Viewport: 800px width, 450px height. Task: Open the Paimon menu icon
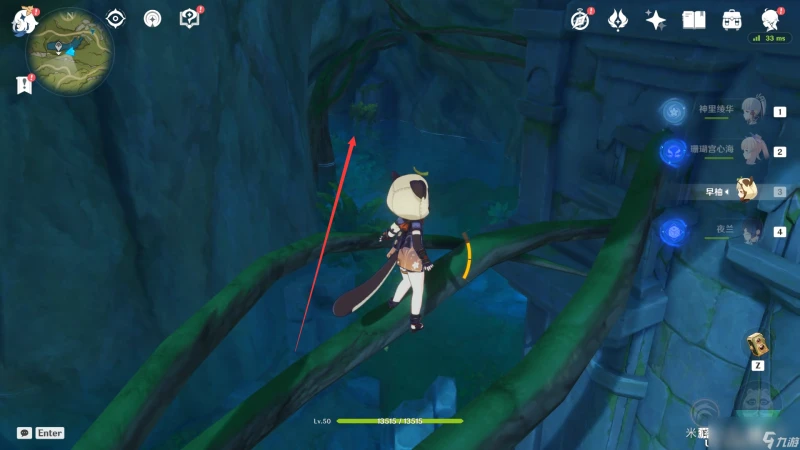(24, 22)
